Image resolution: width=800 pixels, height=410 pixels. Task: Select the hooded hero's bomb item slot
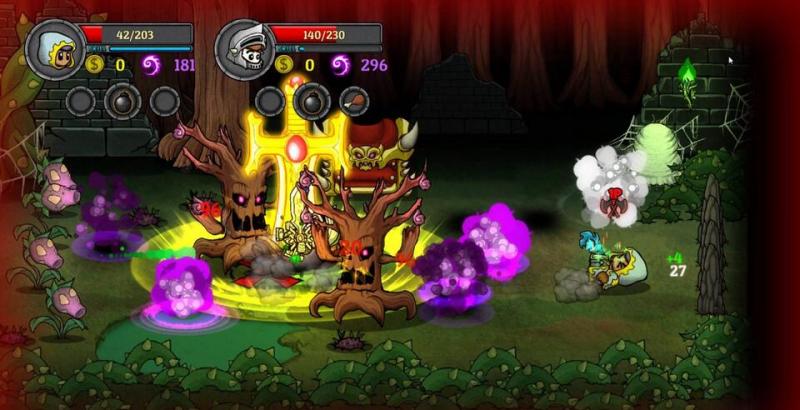[x=123, y=100]
